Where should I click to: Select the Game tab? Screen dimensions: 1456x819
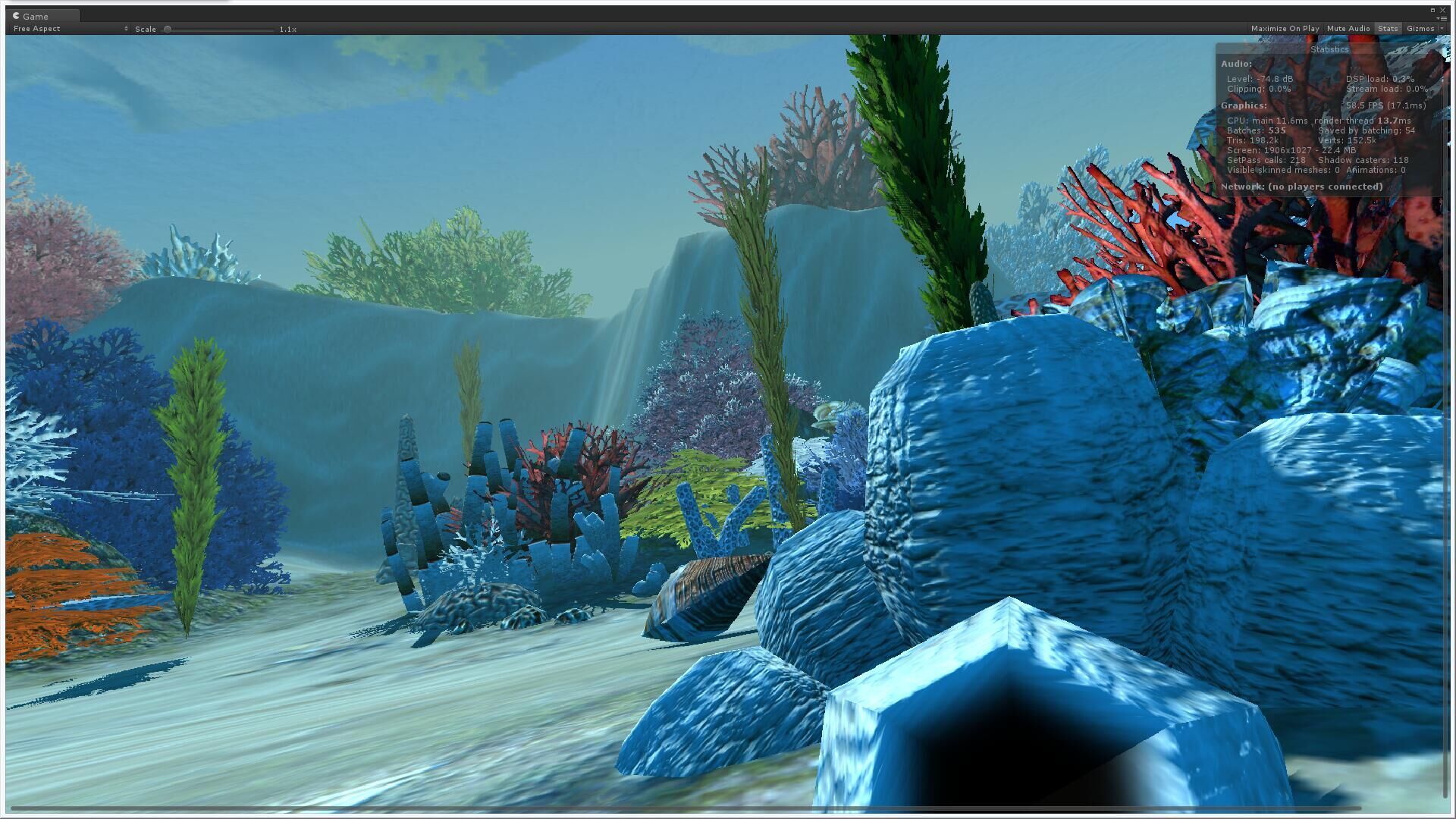point(36,16)
